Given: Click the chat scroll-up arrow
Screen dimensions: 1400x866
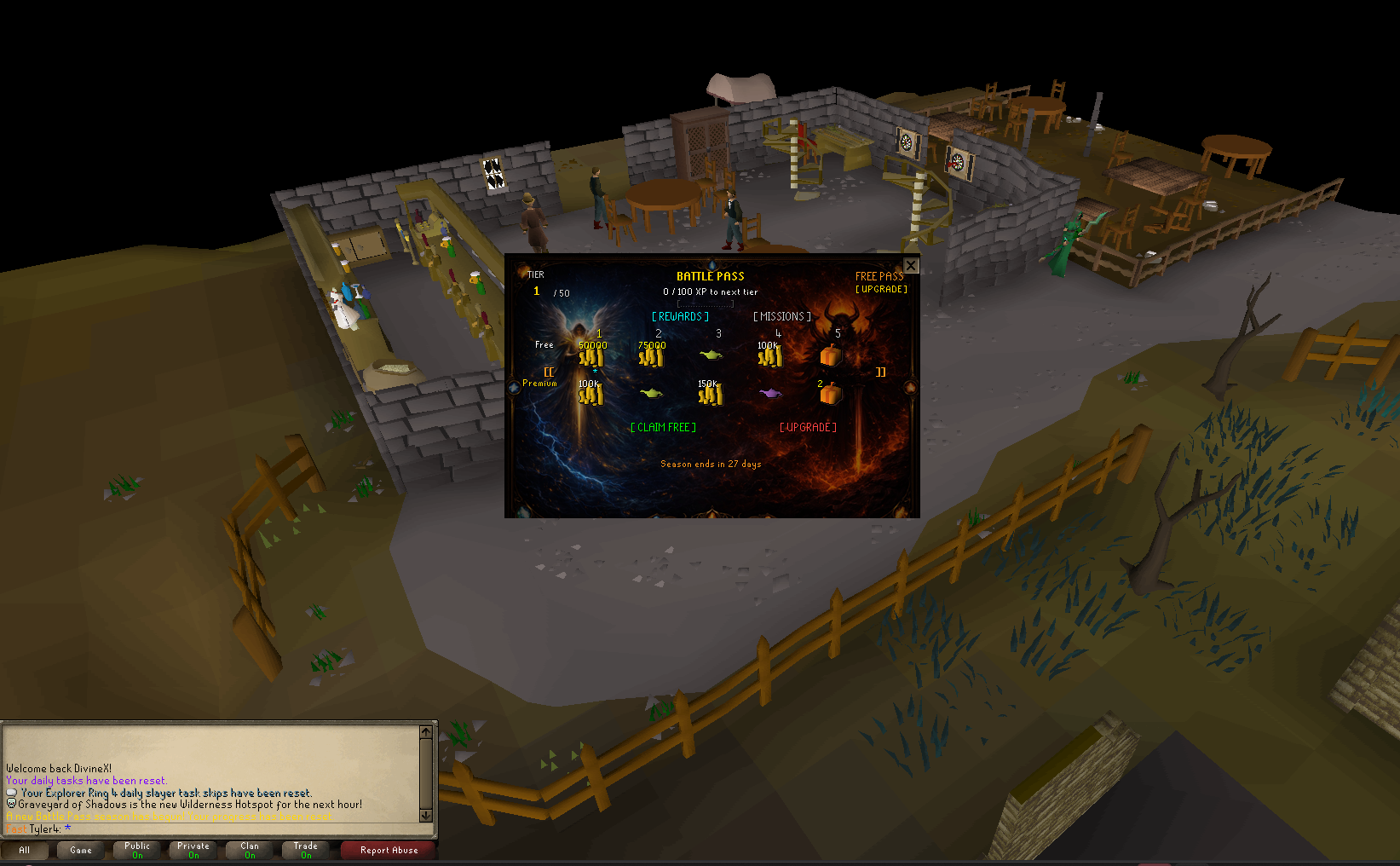Looking at the screenshot, I should click(x=427, y=730).
